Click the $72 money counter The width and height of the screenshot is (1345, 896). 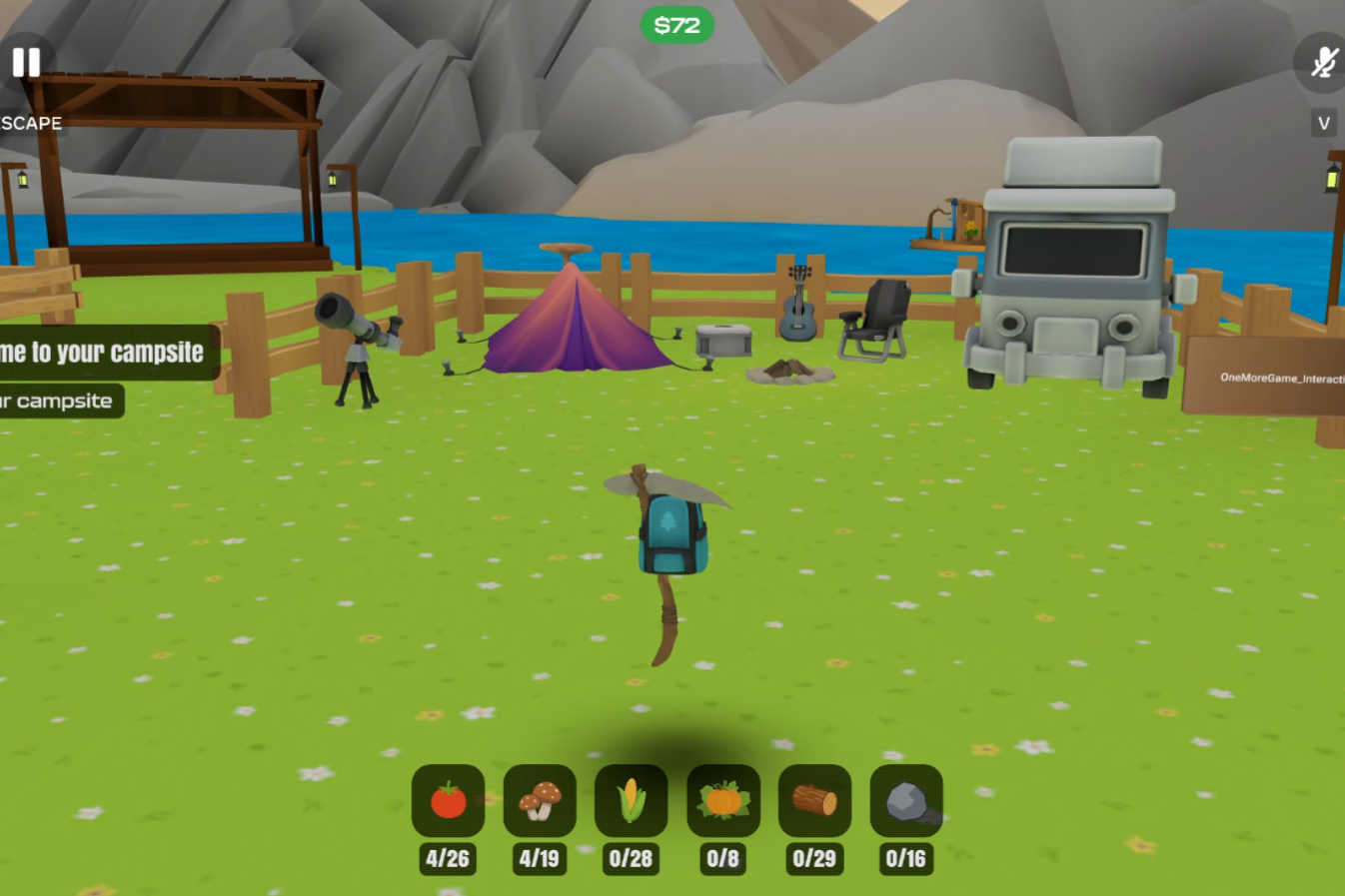(x=676, y=26)
